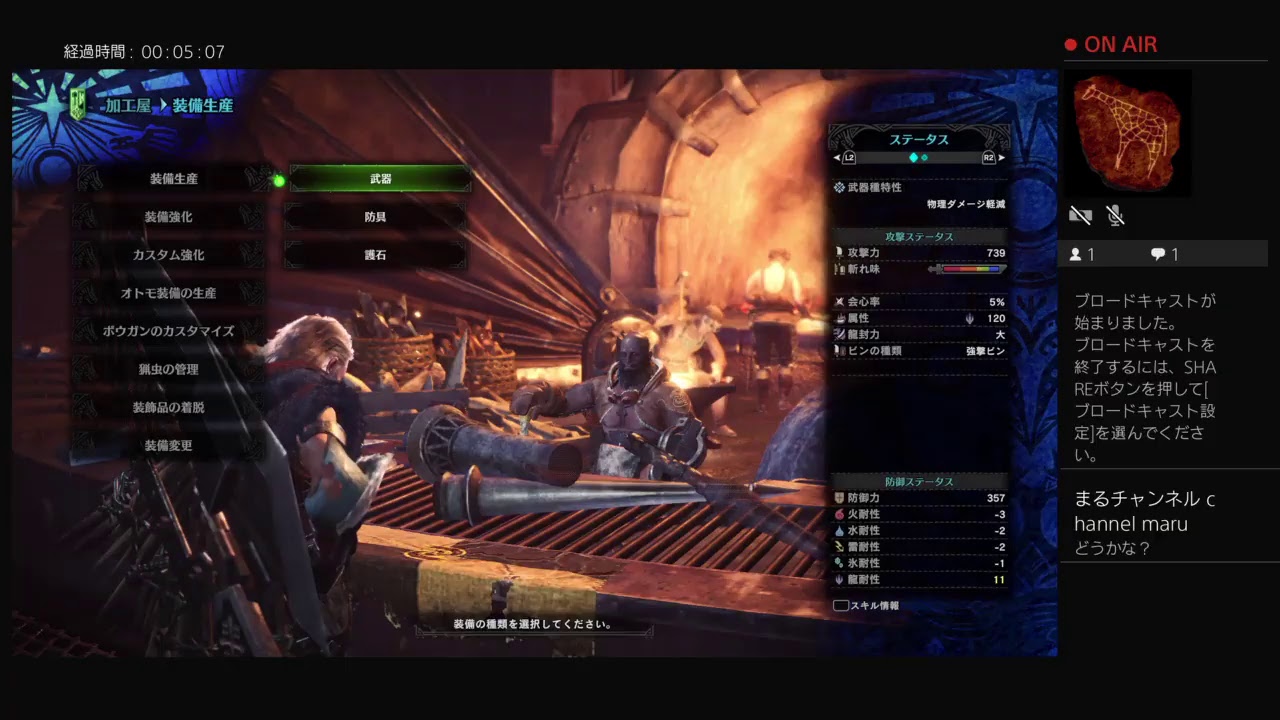Select the 護石 (Charm) button
The image size is (1280, 720).
click(378, 255)
